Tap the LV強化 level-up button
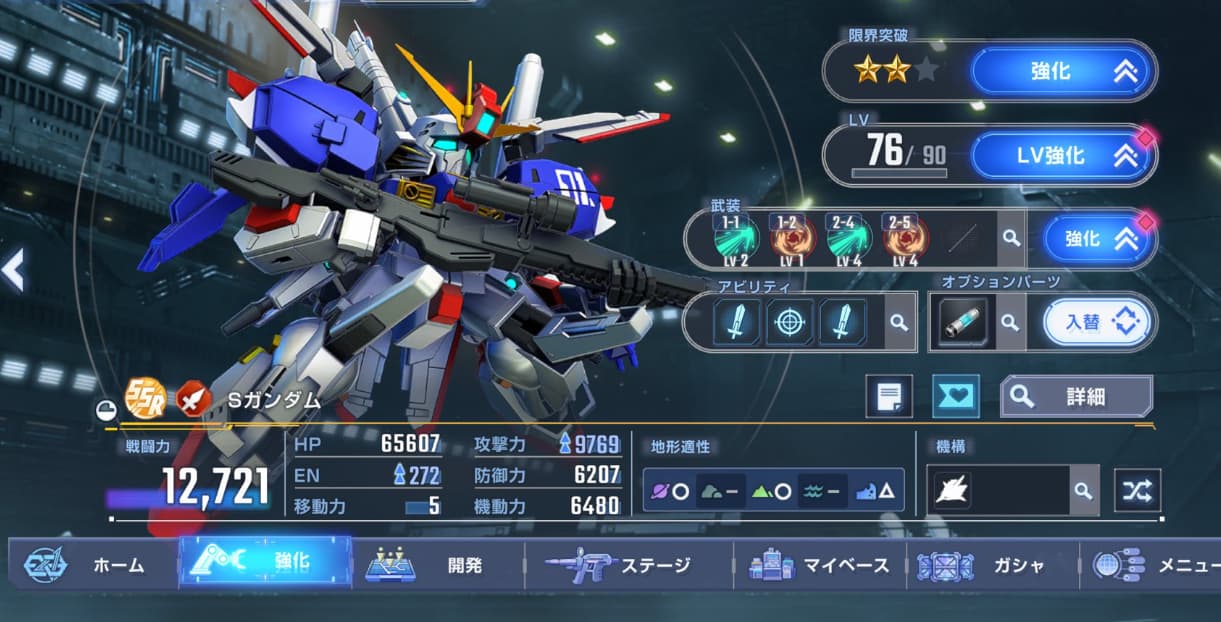 1062,156
